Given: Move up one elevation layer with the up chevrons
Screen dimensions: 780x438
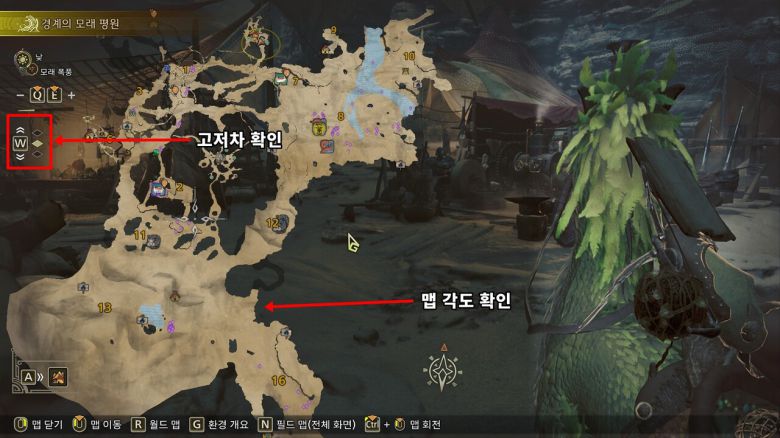Looking at the screenshot, I should click(x=20, y=130).
